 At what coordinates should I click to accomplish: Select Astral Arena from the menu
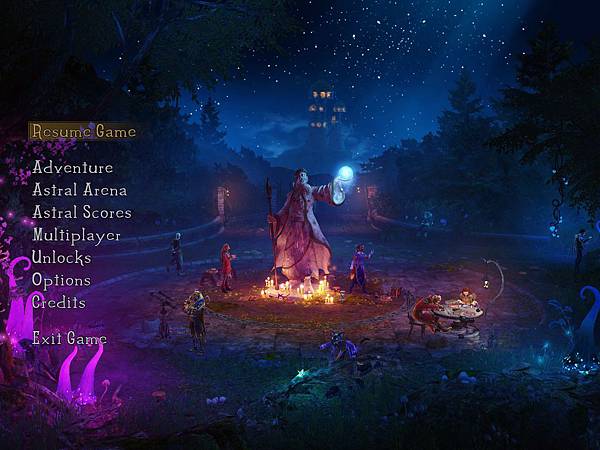tap(79, 189)
